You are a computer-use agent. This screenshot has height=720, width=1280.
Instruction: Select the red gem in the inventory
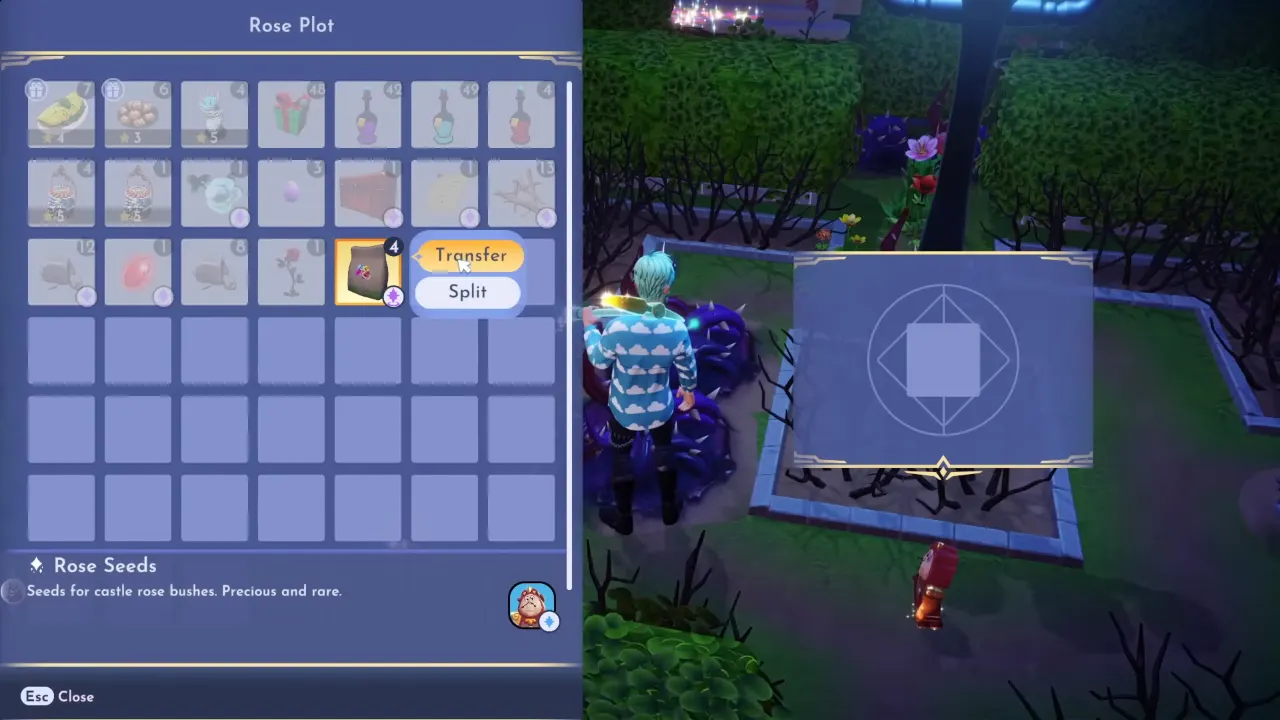click(137, 272)
